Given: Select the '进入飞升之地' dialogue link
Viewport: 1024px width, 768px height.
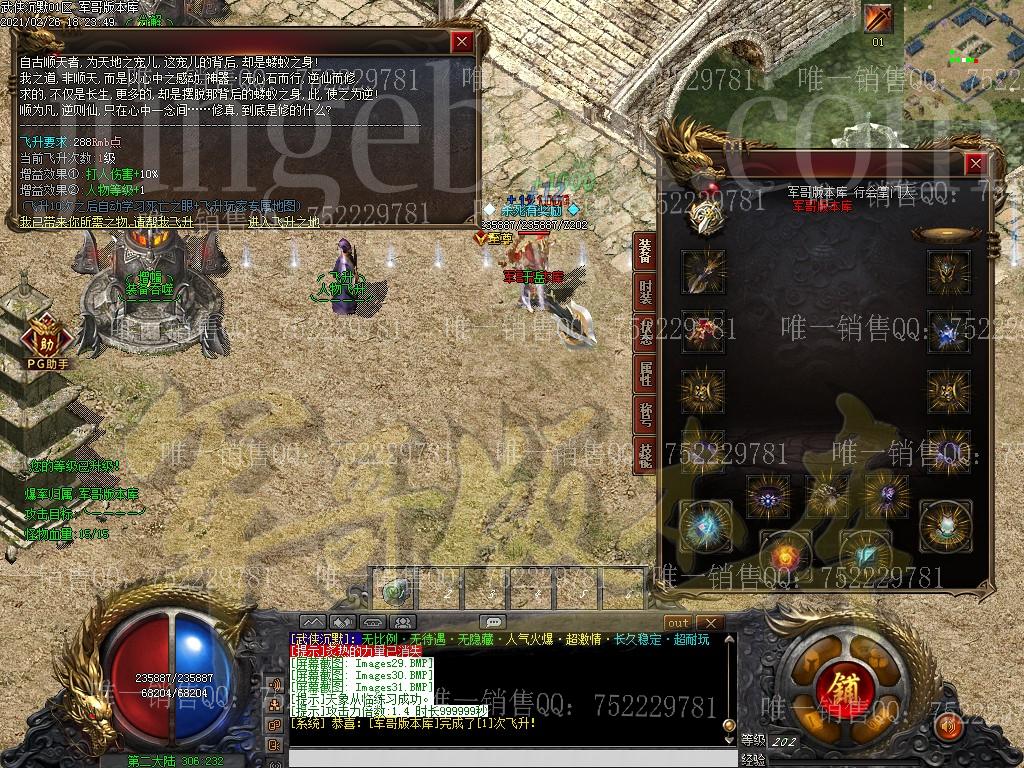Looking at the screenshot, I should point(283,223).
